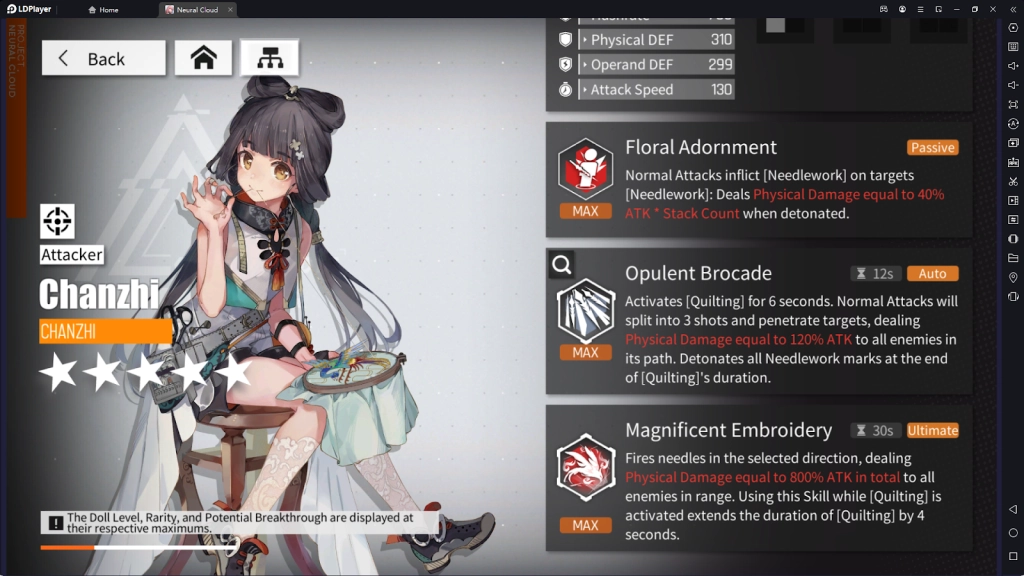Close the Neural Cloud tab
This screenshot has height=576, width=1024.
pos(230,10)
